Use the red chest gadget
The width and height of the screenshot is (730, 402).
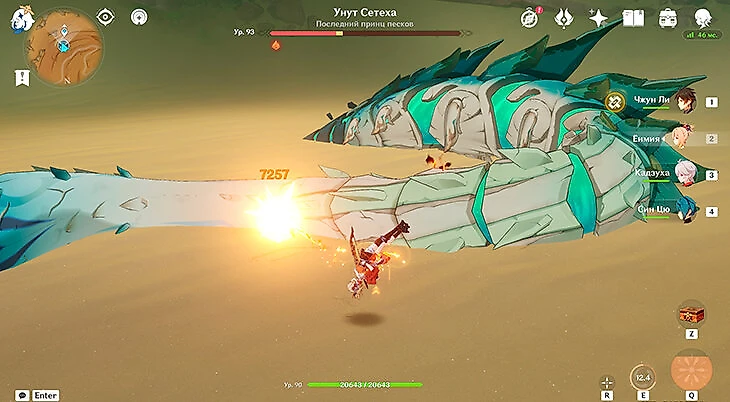click(x=691, y=314)
